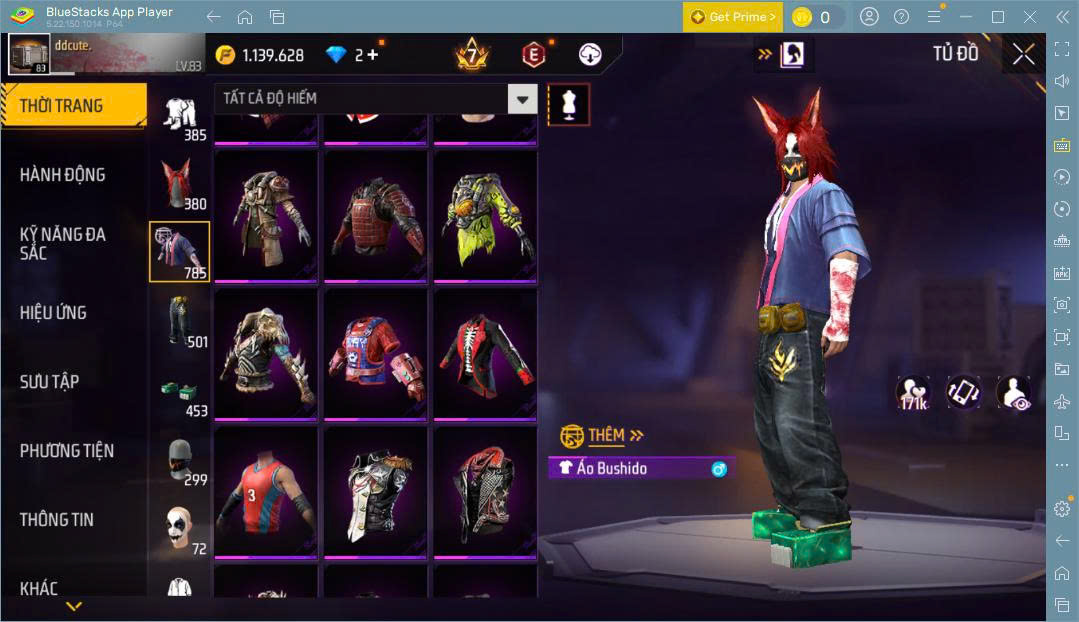Go to the HIỆU ỨNG section
Screen dimensions: 1079x622
tap(53, 313)
